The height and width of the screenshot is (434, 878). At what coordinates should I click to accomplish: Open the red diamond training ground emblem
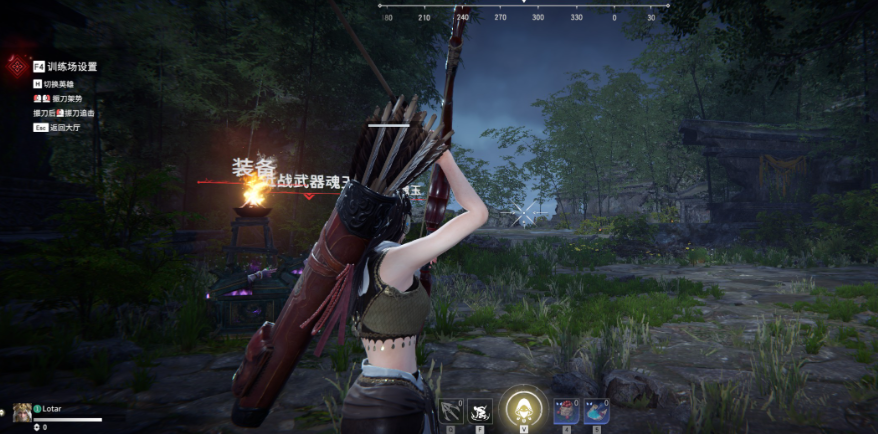tap(17, 66)
